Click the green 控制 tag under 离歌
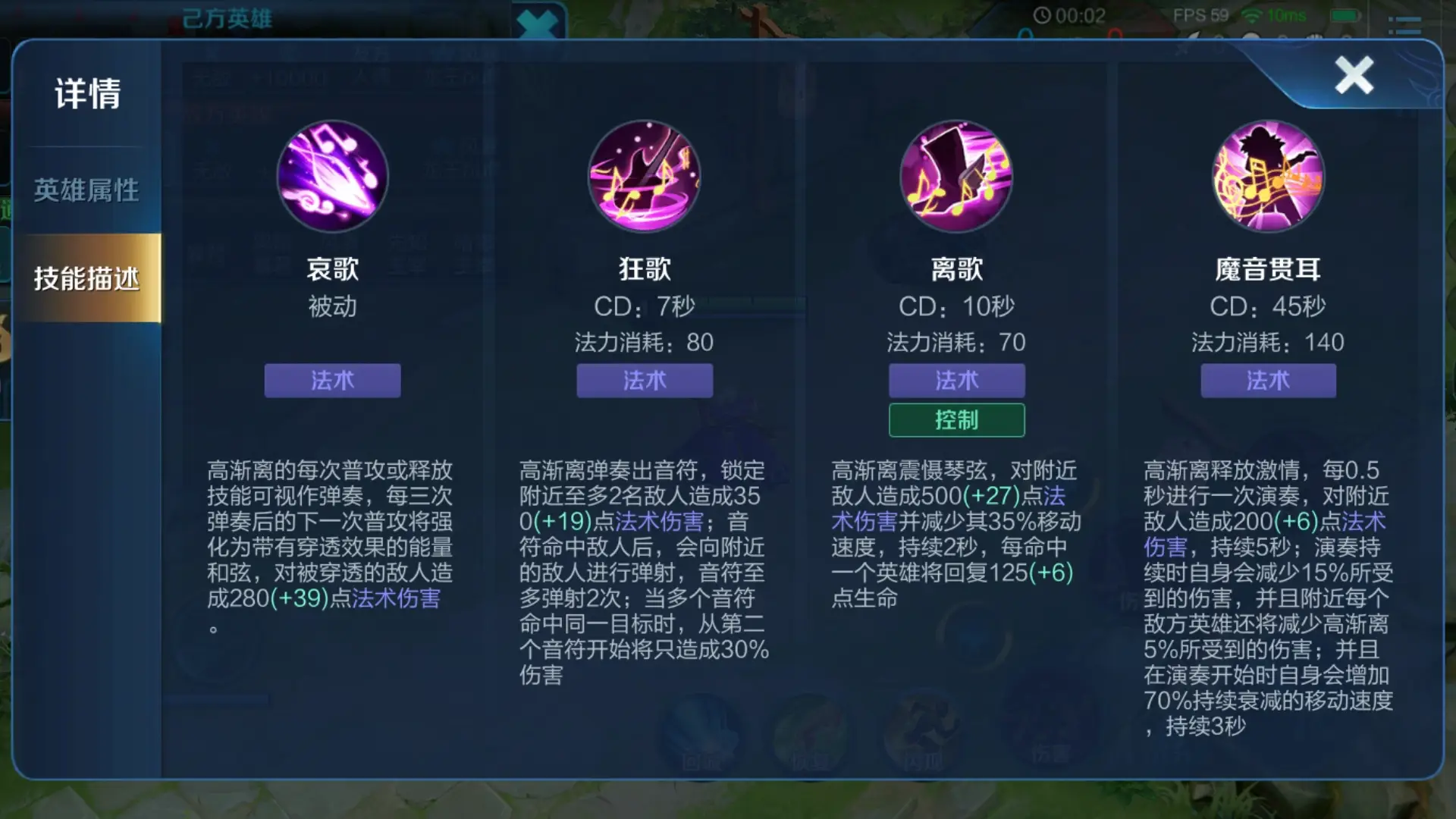Screen dimensions: 1456x819 (x=955, y=419)
